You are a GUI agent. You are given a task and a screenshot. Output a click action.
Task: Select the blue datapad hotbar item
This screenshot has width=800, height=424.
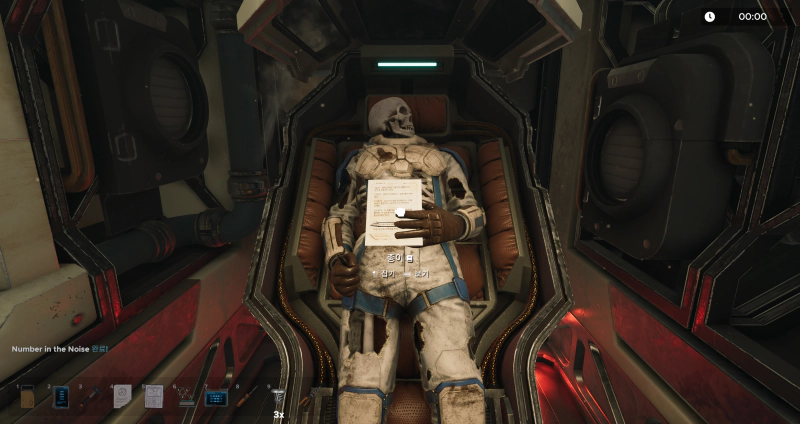tap(61, 397)
